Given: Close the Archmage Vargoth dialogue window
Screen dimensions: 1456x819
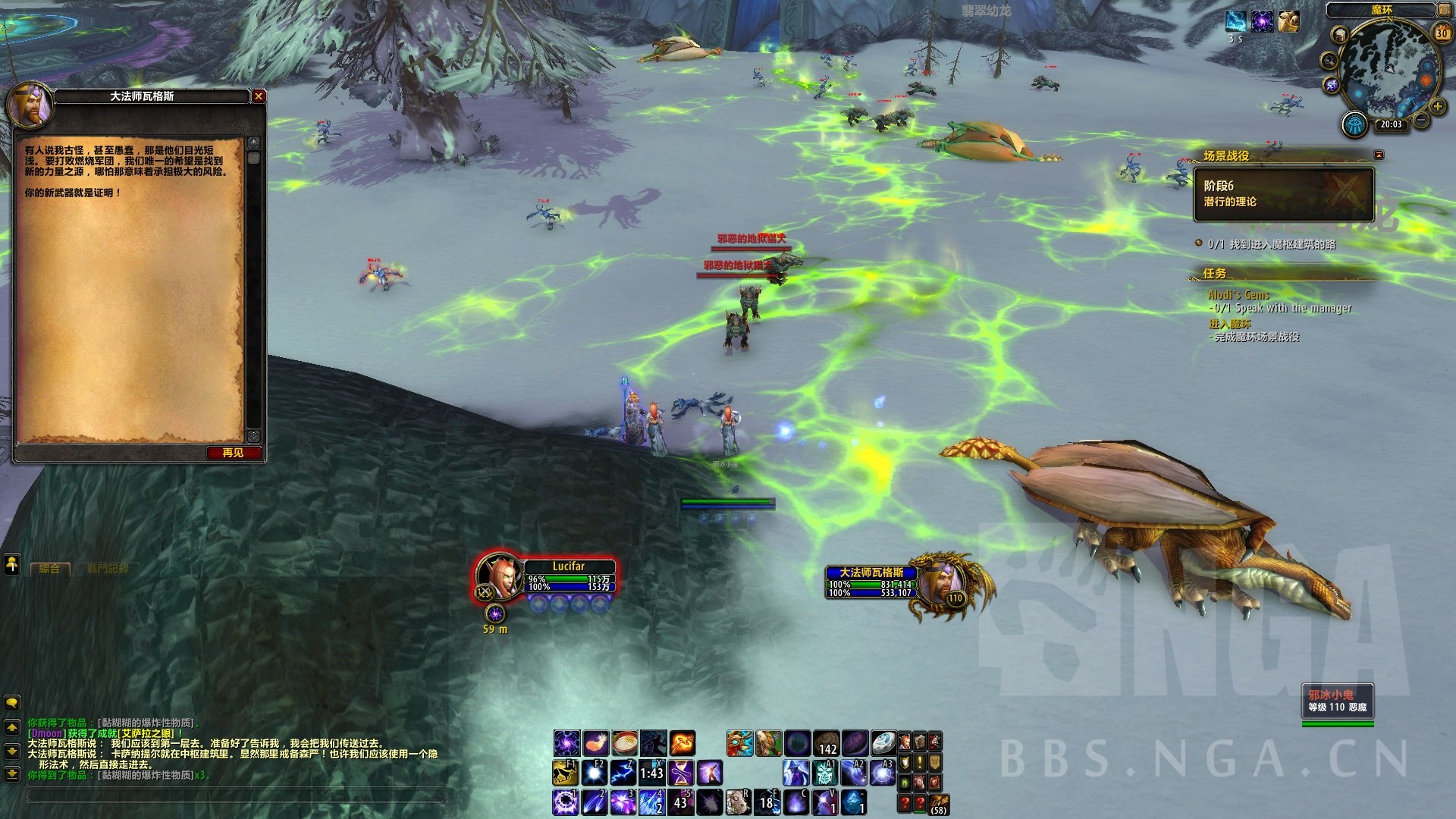Looking at the screenshot, I should (259, 96).
